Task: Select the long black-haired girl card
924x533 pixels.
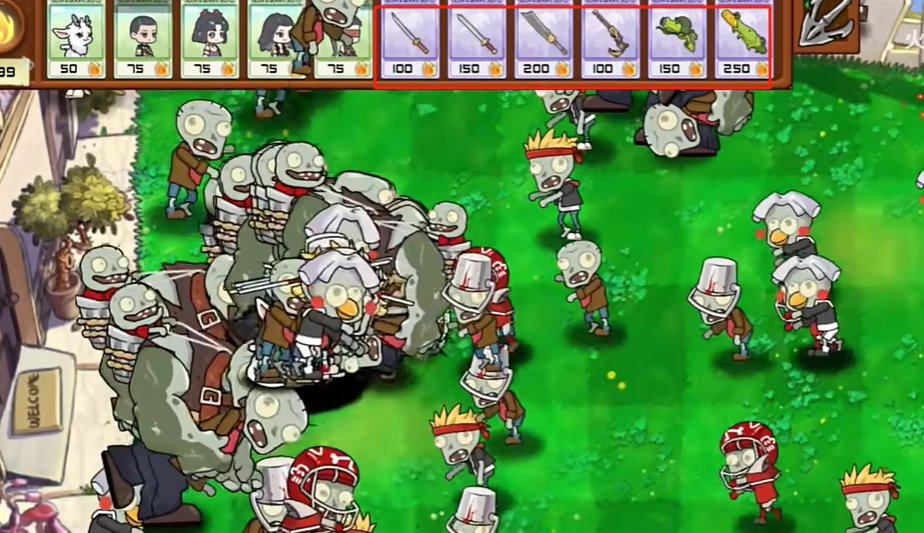Action: tap(275, 38)
